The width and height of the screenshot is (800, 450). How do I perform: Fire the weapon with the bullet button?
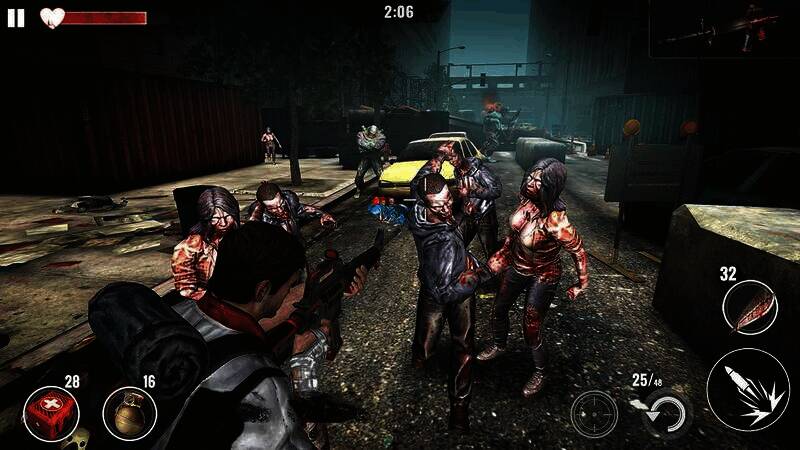tap(747, 390)
